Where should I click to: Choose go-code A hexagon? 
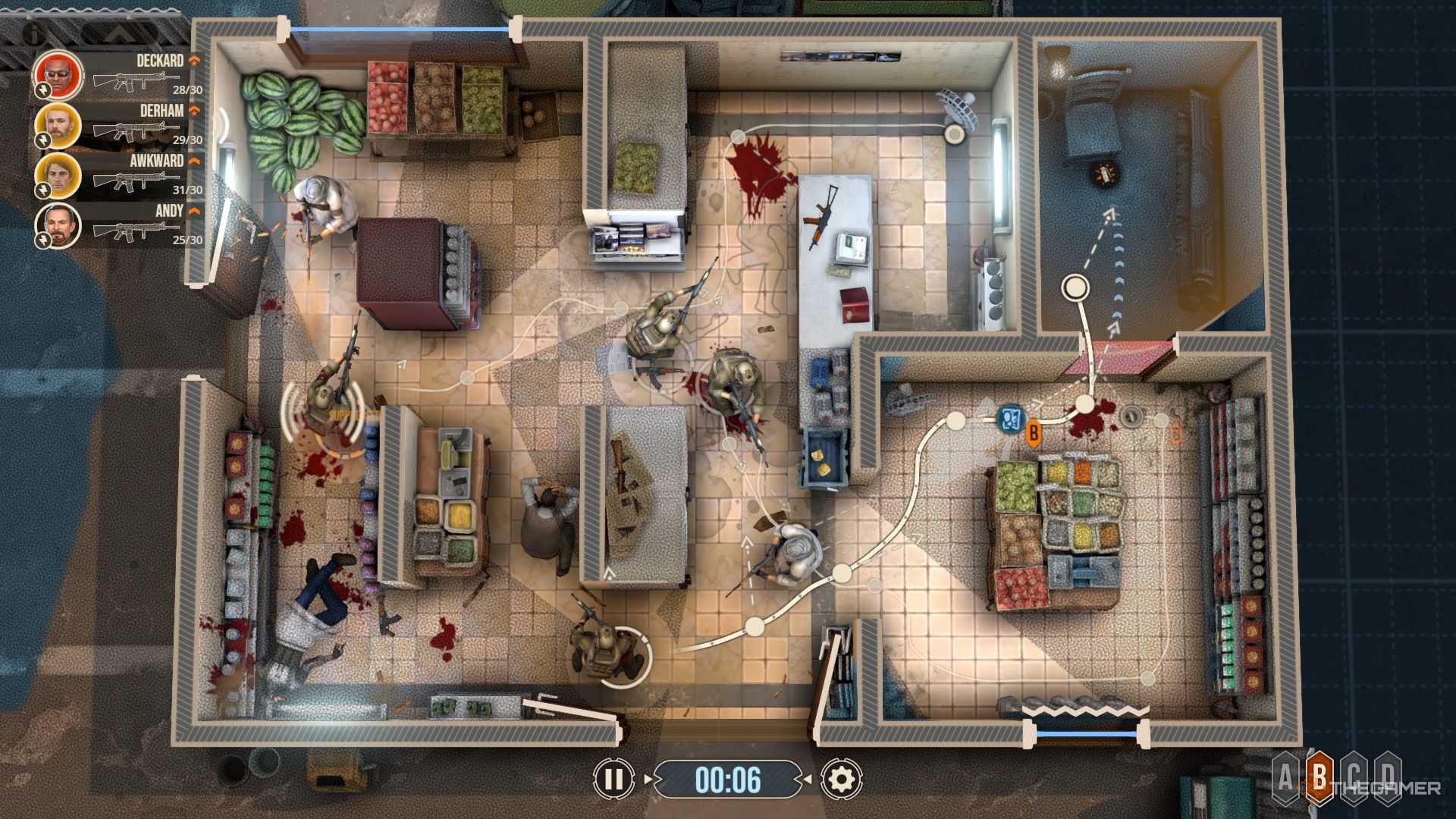1287,779
